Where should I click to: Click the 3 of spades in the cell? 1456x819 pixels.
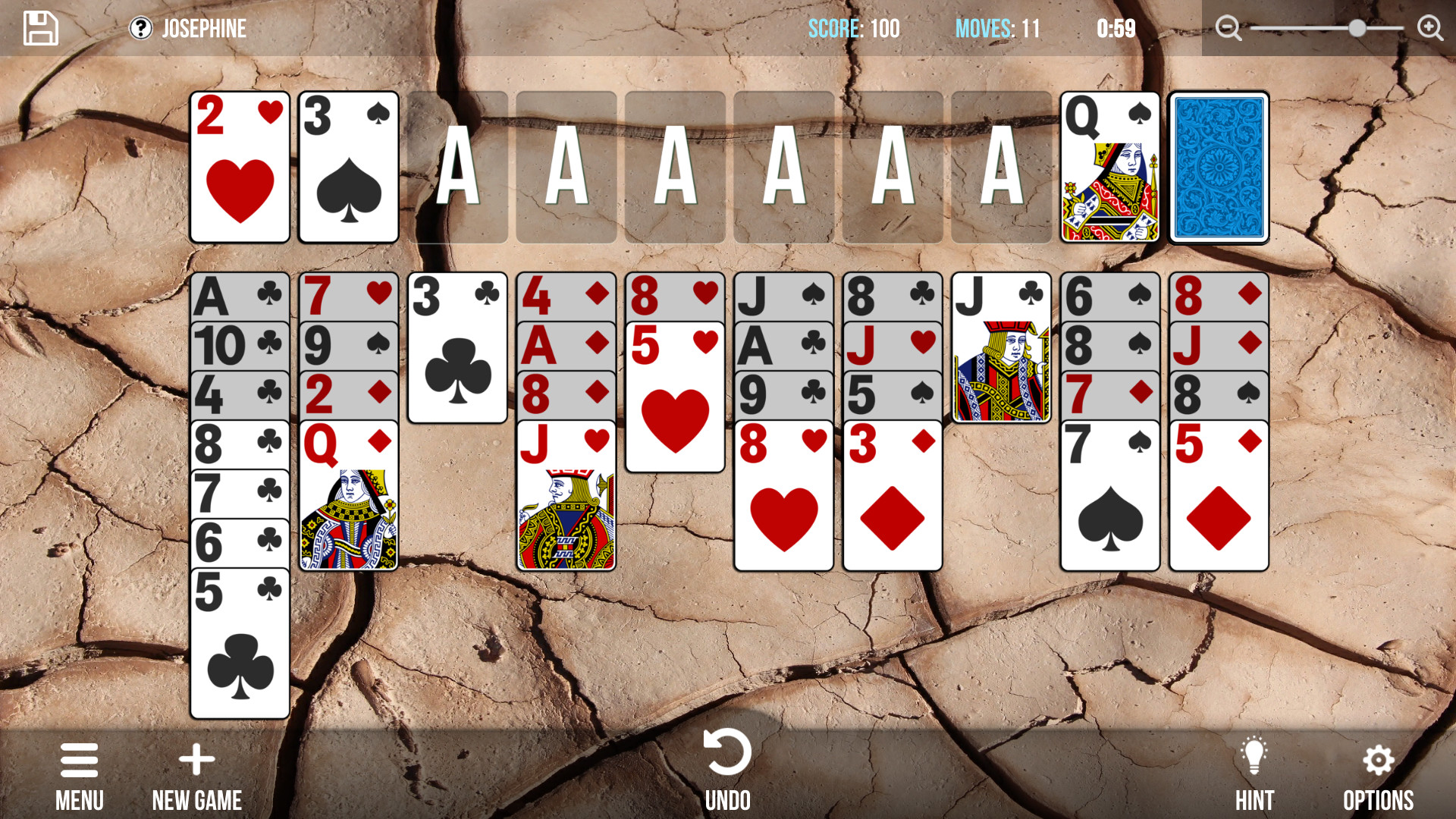pyautogui.click(x=349, y=167)
